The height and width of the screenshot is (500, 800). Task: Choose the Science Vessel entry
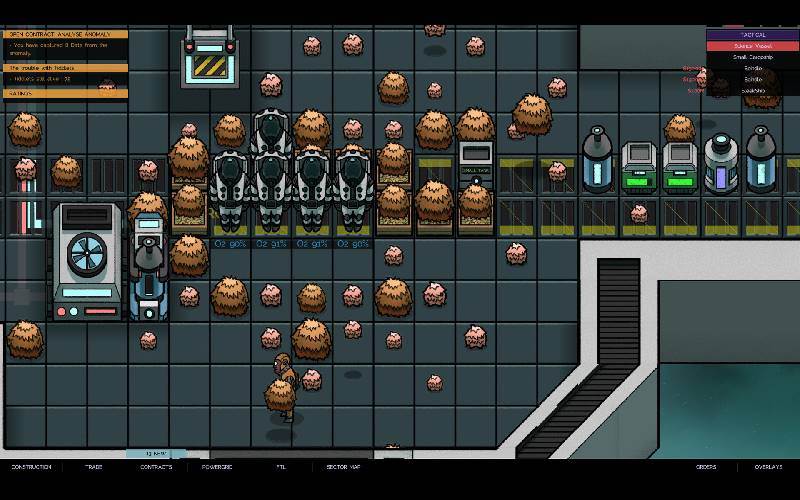752,46
